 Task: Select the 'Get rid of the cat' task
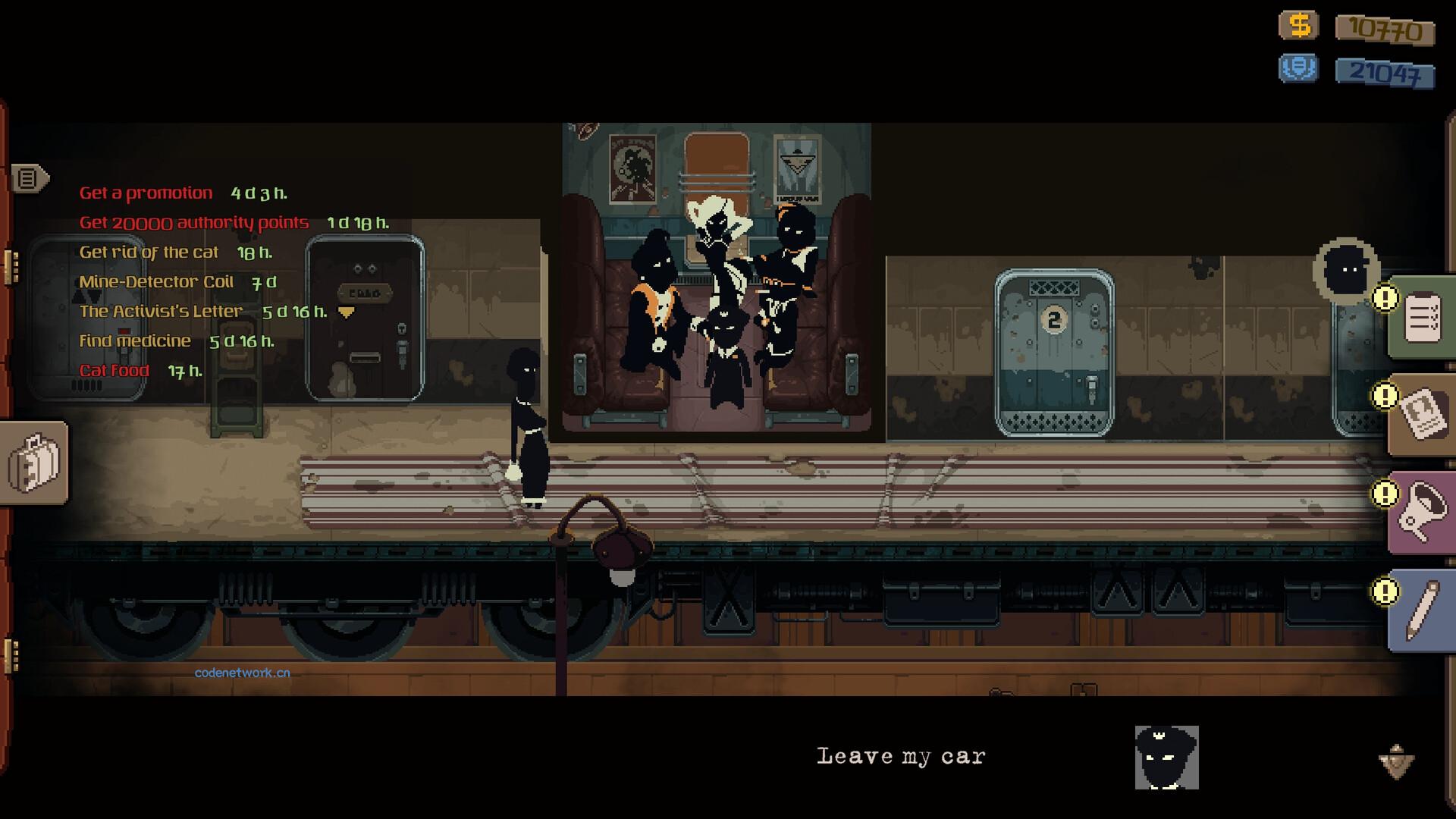[x=149, y=253]
